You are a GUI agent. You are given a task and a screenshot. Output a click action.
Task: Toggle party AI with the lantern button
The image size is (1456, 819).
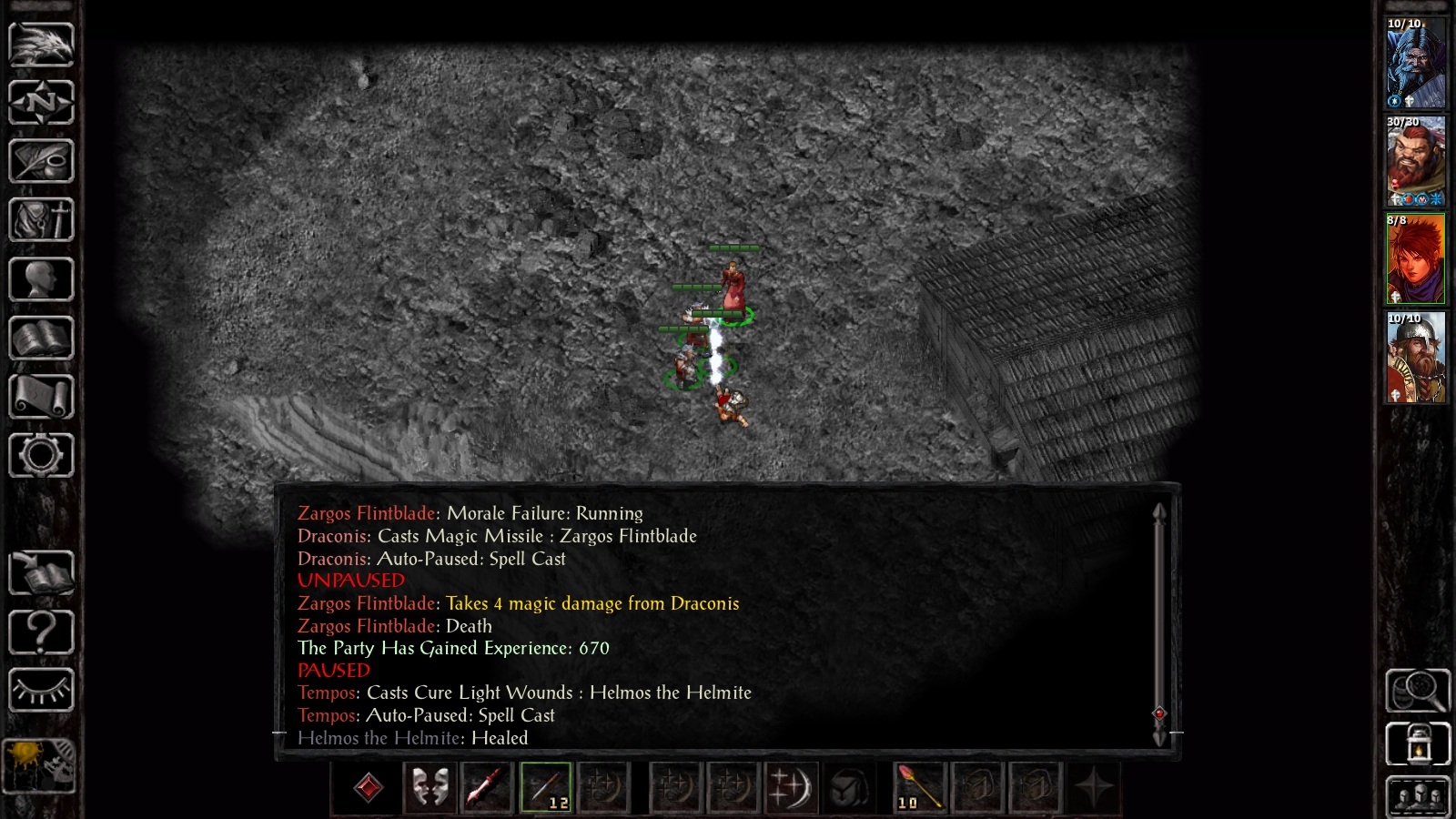pos(1417,743)
